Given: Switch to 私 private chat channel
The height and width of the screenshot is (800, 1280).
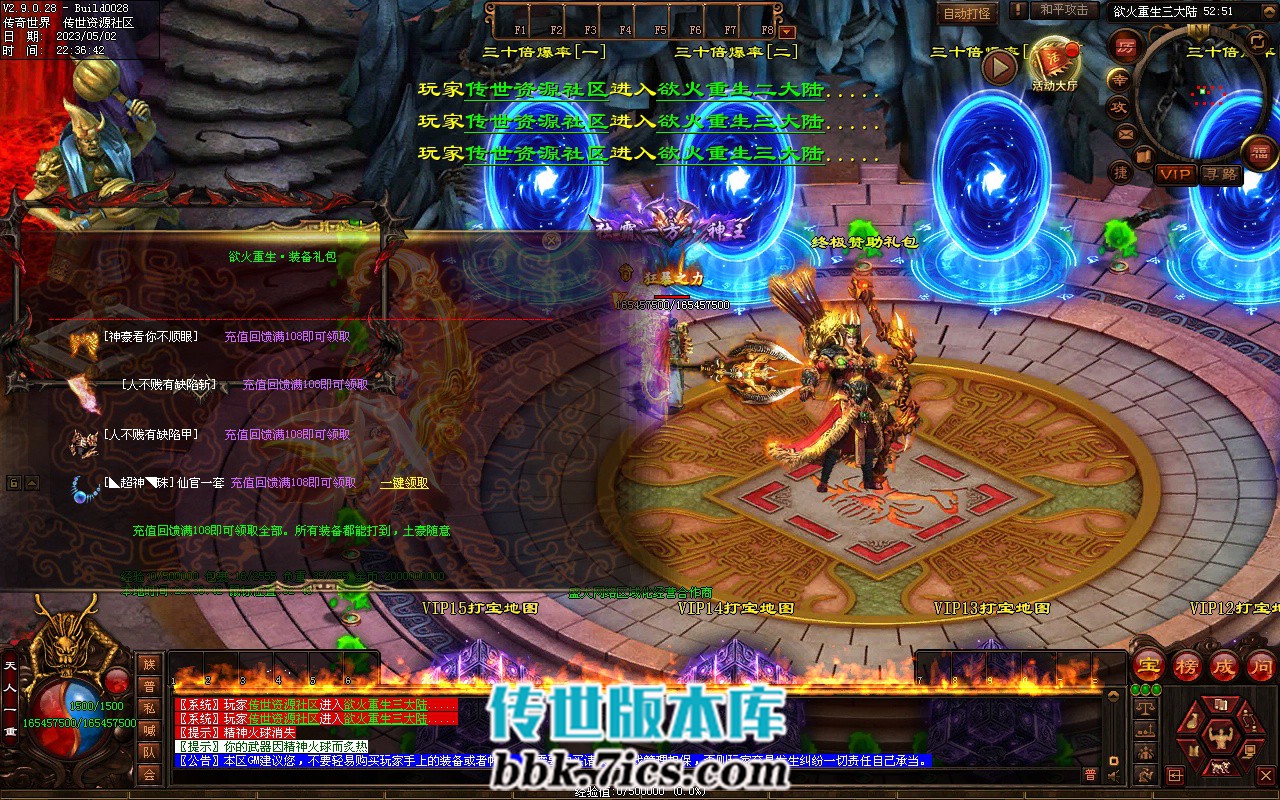Looking at the screenshot, I should coord(149,708).
